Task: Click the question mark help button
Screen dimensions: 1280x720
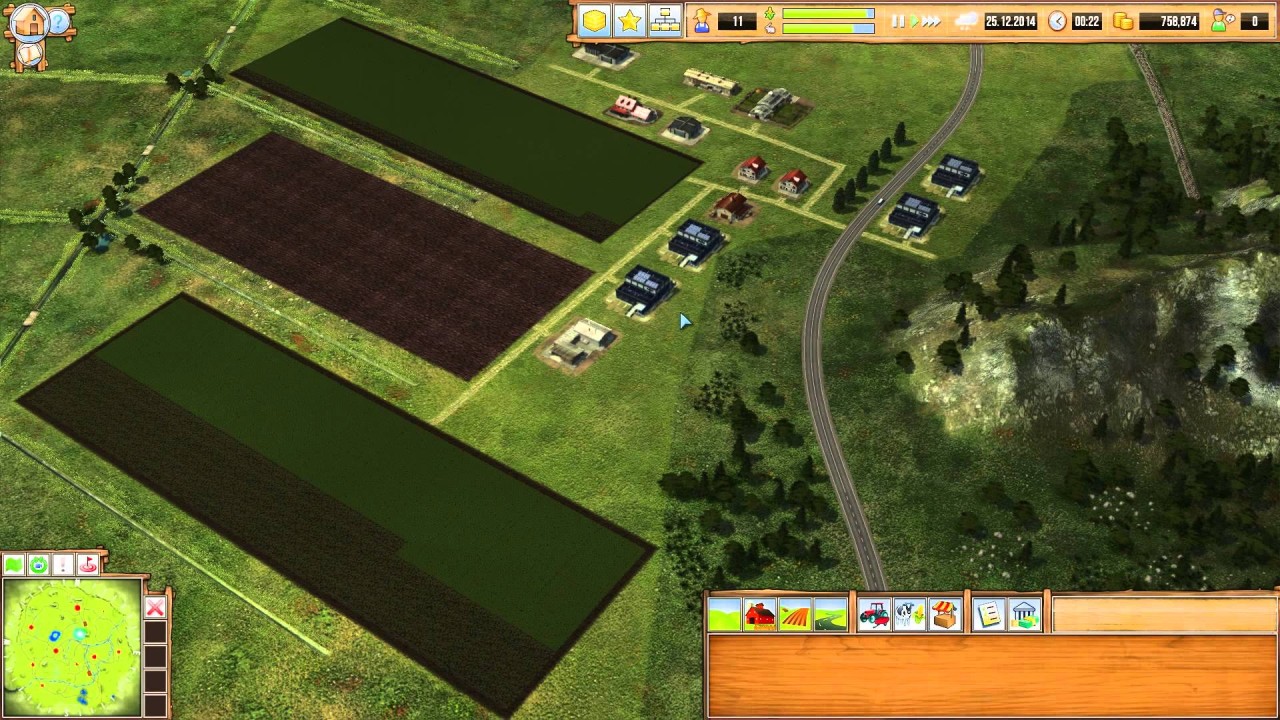Action: pyautogui.click(x=60, y=22)
